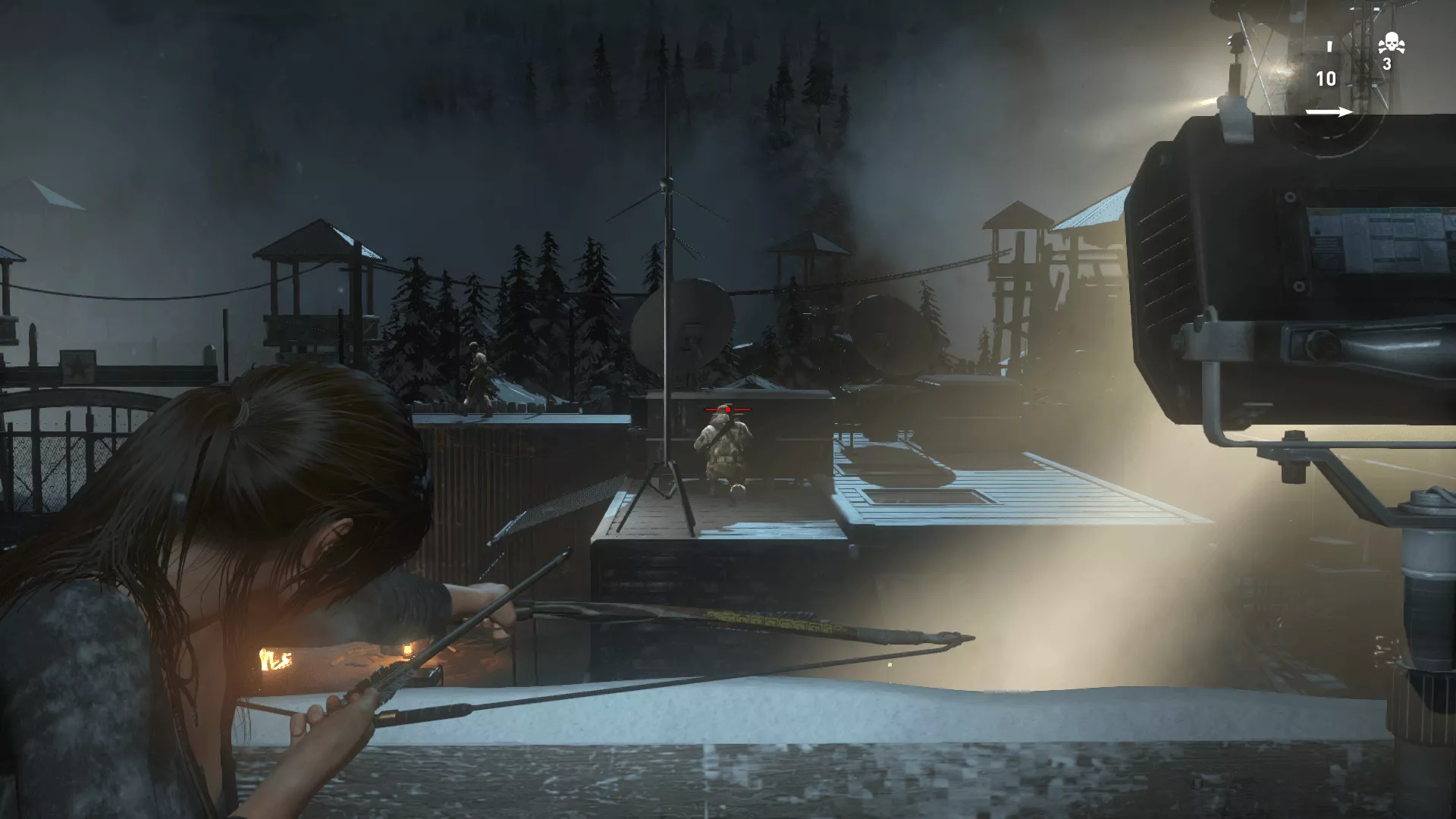Click the skull and crossbones poison icon
This screenshot has width=1456, height=819.
click(x=1391, y=43)
